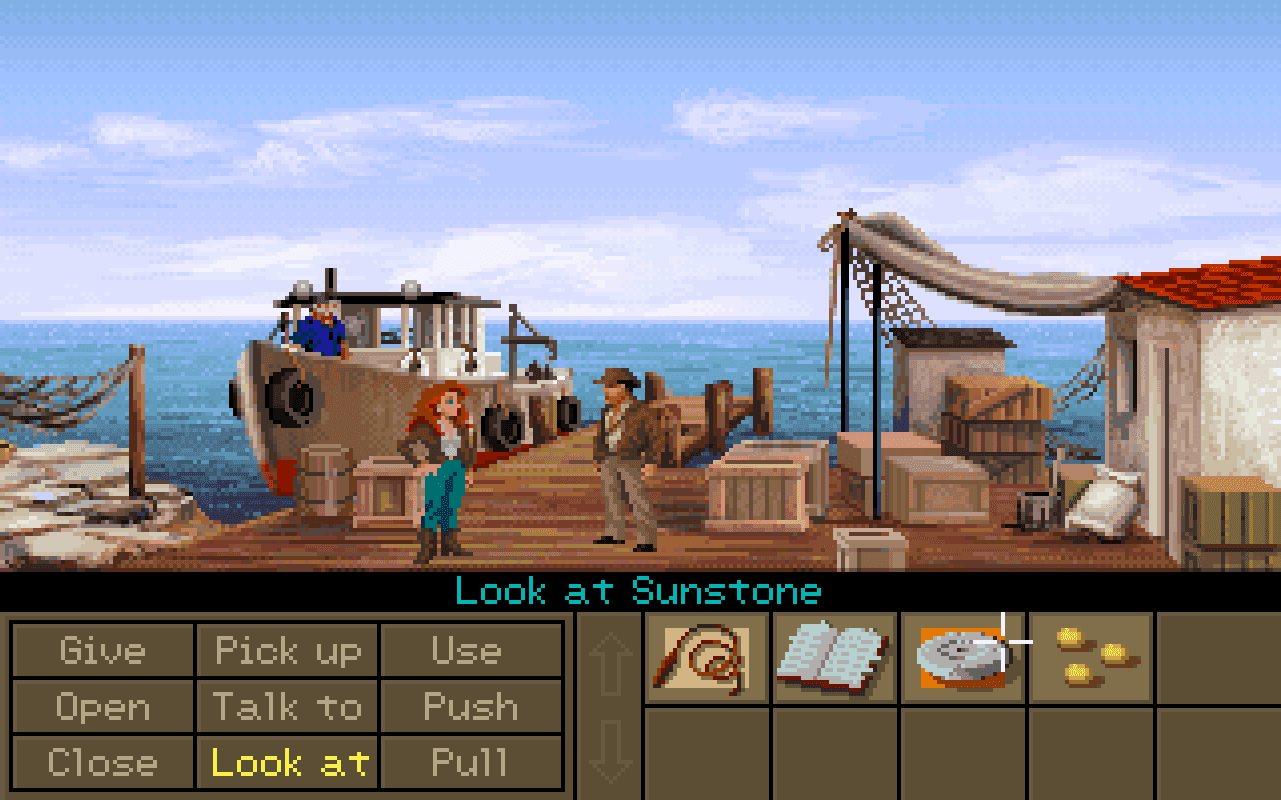This screenshot has width=1281, height=800.
Task: Click on Sophia Hapgood
Action: point(445,470)
